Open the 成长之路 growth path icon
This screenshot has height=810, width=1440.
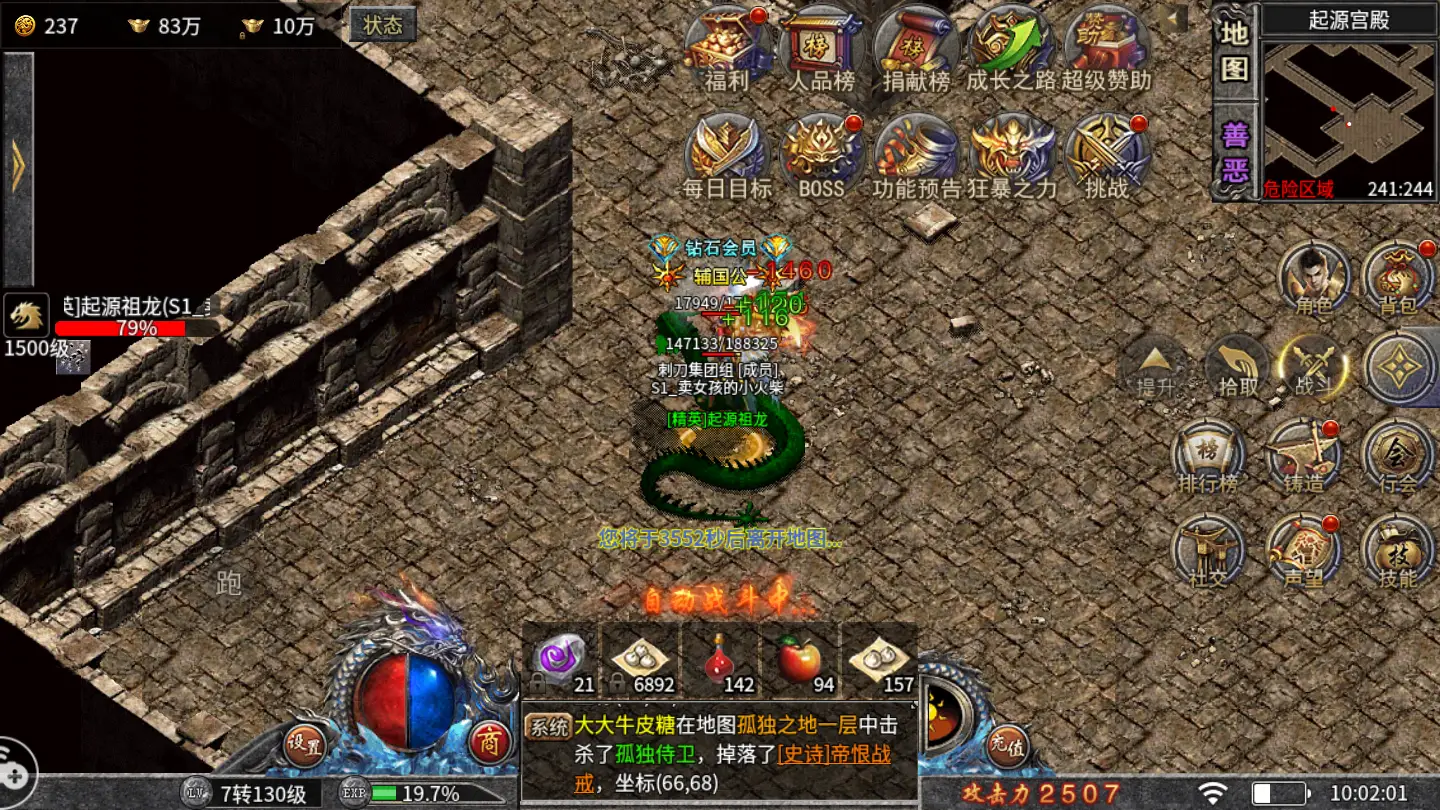(x=1009, y=45)
